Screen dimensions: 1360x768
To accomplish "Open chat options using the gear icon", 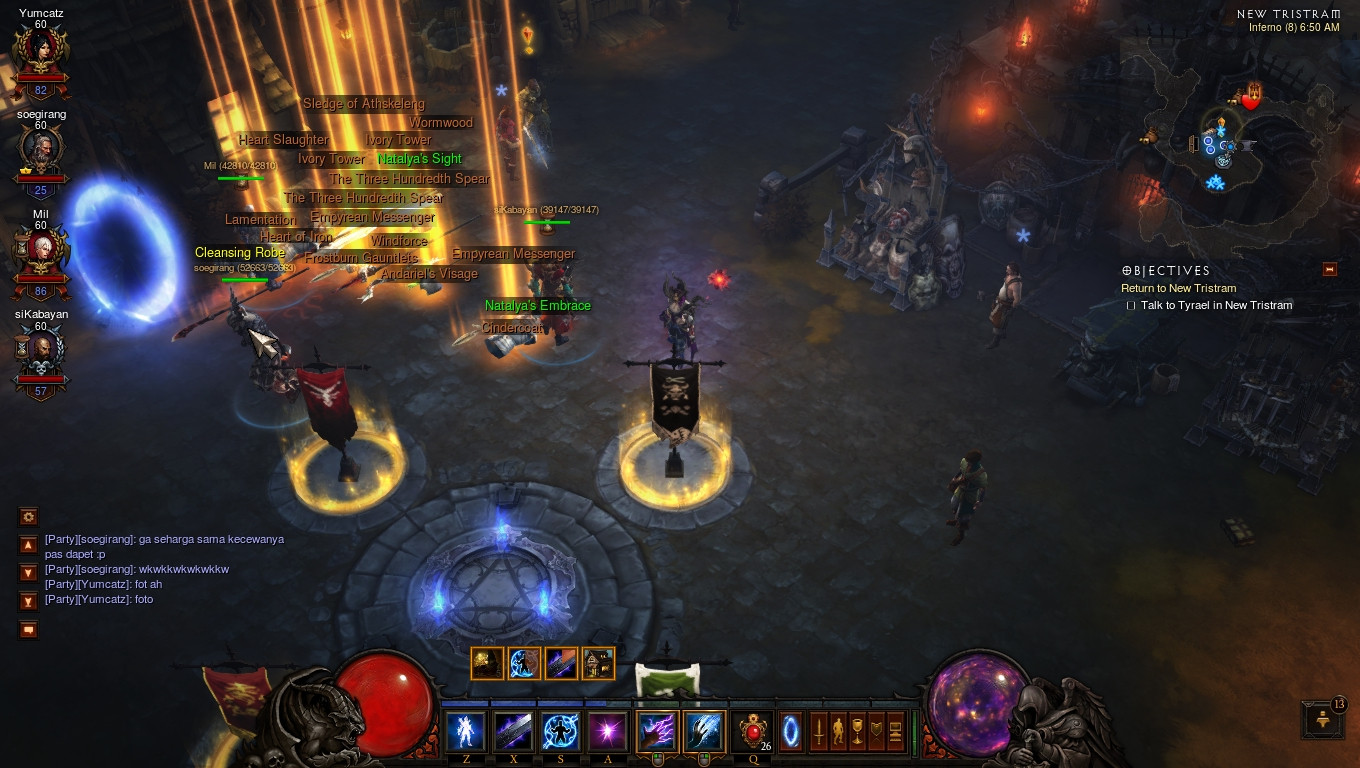I will click(28, 517).
